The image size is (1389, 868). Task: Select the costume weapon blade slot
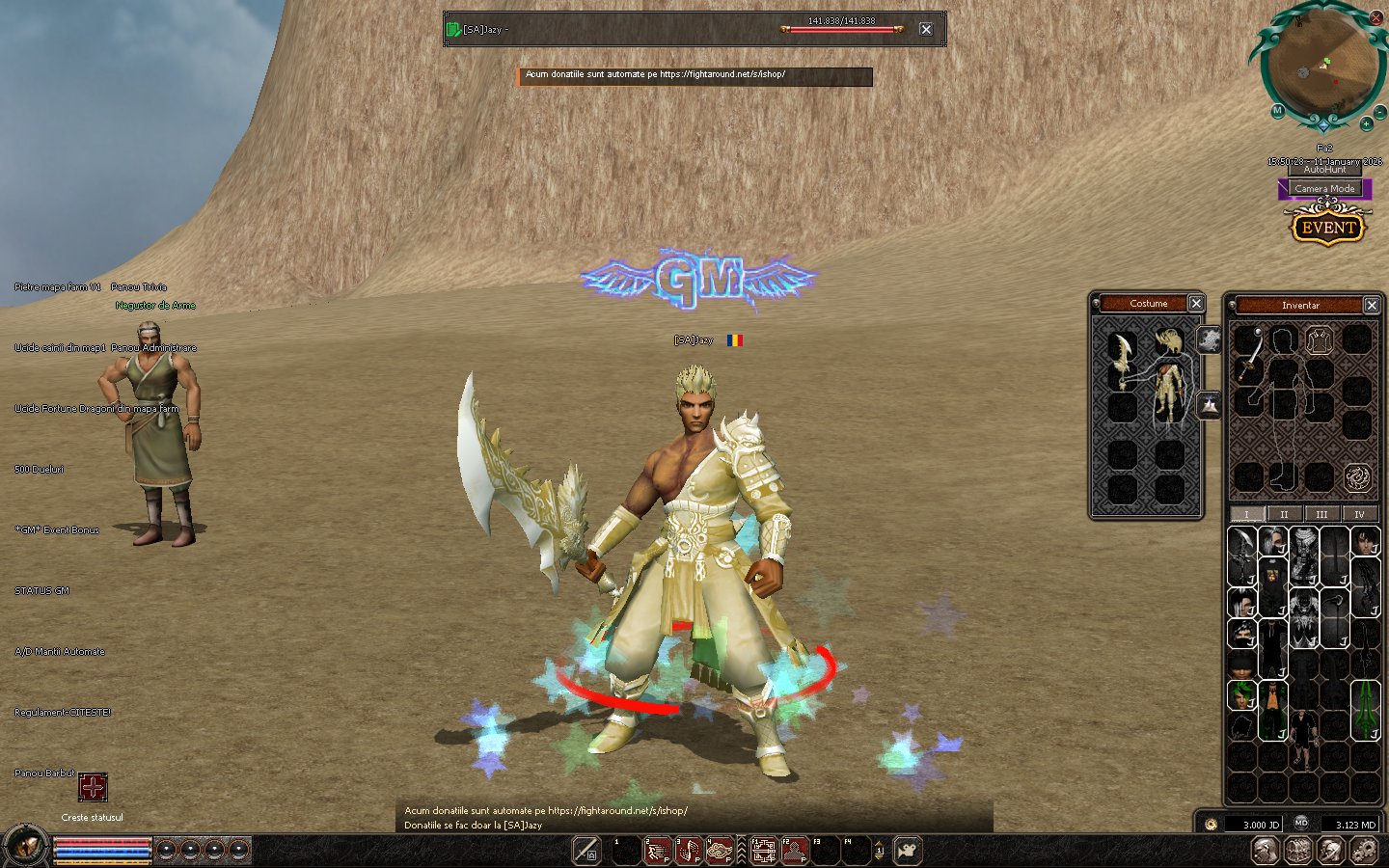tap(1122, 359)
